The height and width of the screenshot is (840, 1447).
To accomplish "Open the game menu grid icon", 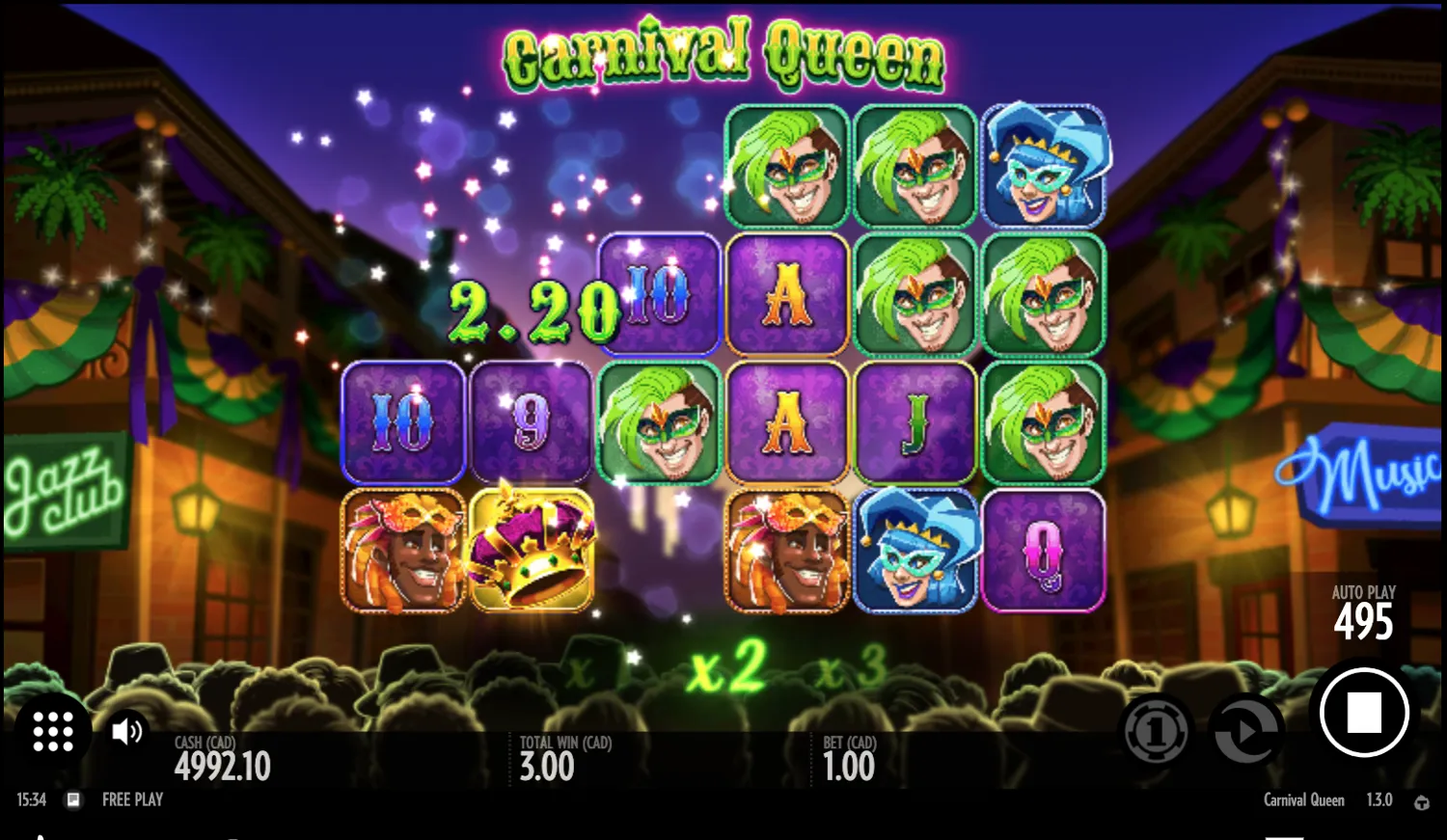I will [53, 731].
